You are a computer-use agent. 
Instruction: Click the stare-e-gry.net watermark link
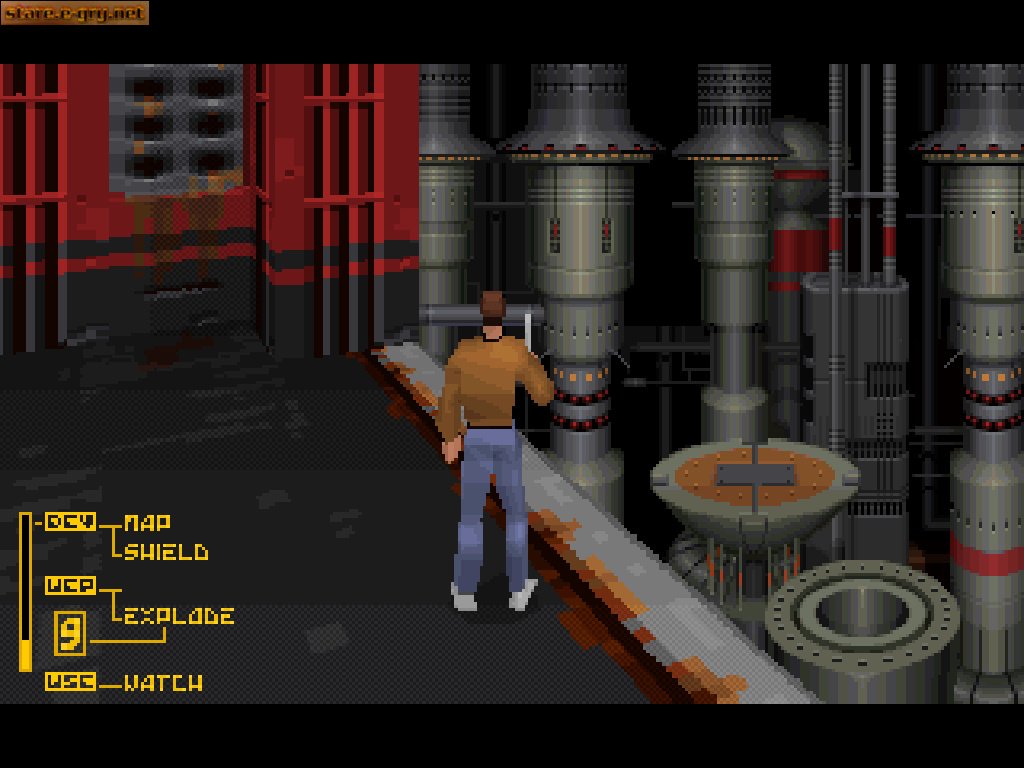point(75,13)
